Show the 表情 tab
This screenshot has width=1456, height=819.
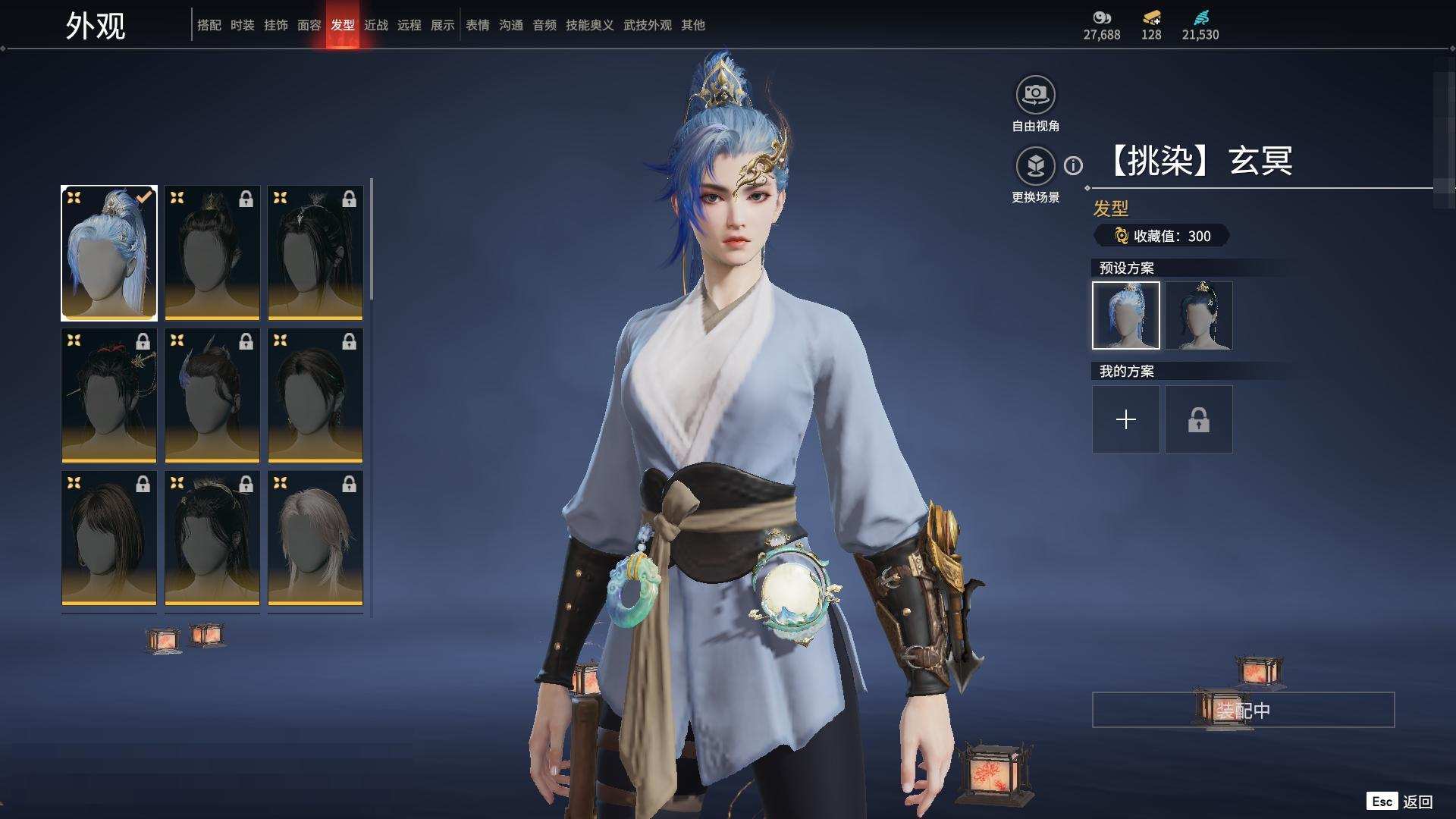pyautogui.click(x=477, y=25)
